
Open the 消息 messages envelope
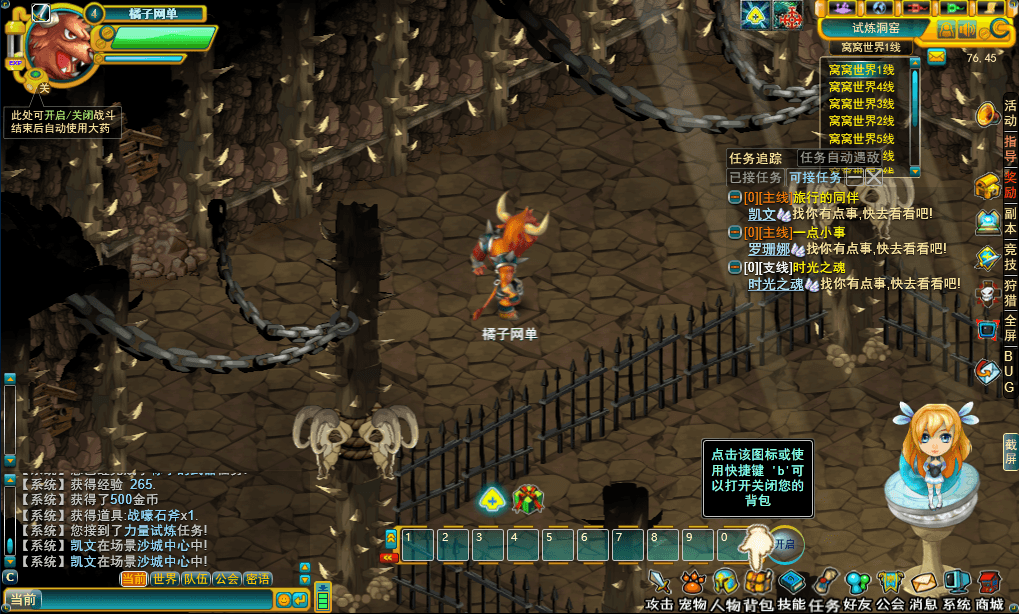coord(923,583)
